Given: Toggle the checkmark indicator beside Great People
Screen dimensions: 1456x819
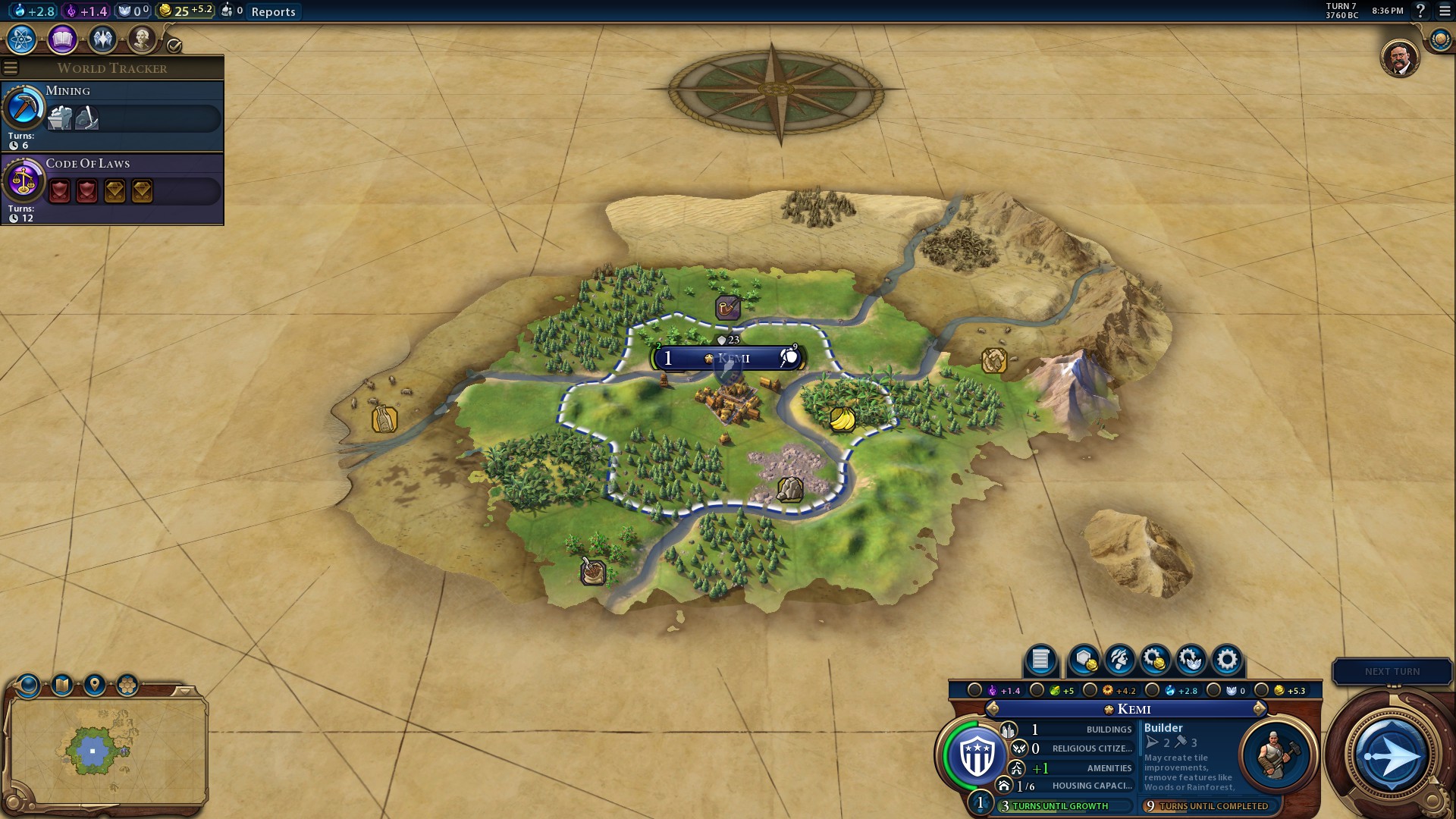Looking at the screenshot, I should coord(175,44).
